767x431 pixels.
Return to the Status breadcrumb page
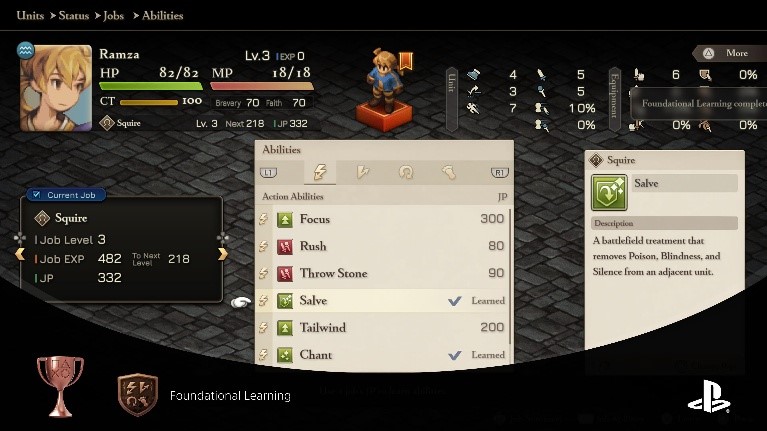74,16
